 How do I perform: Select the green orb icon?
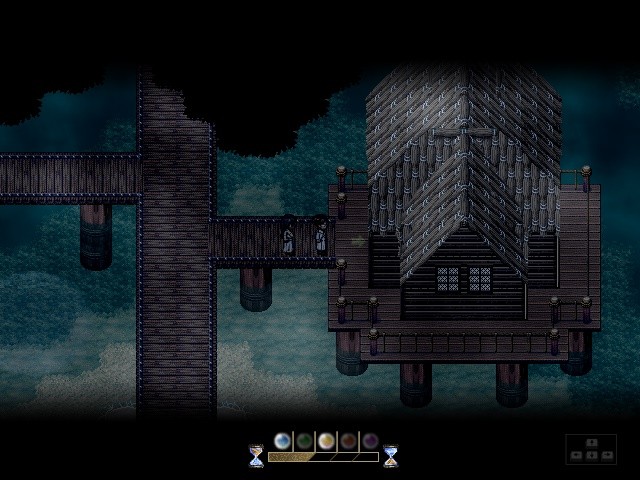pyautogui.click(x=304, y=441)
